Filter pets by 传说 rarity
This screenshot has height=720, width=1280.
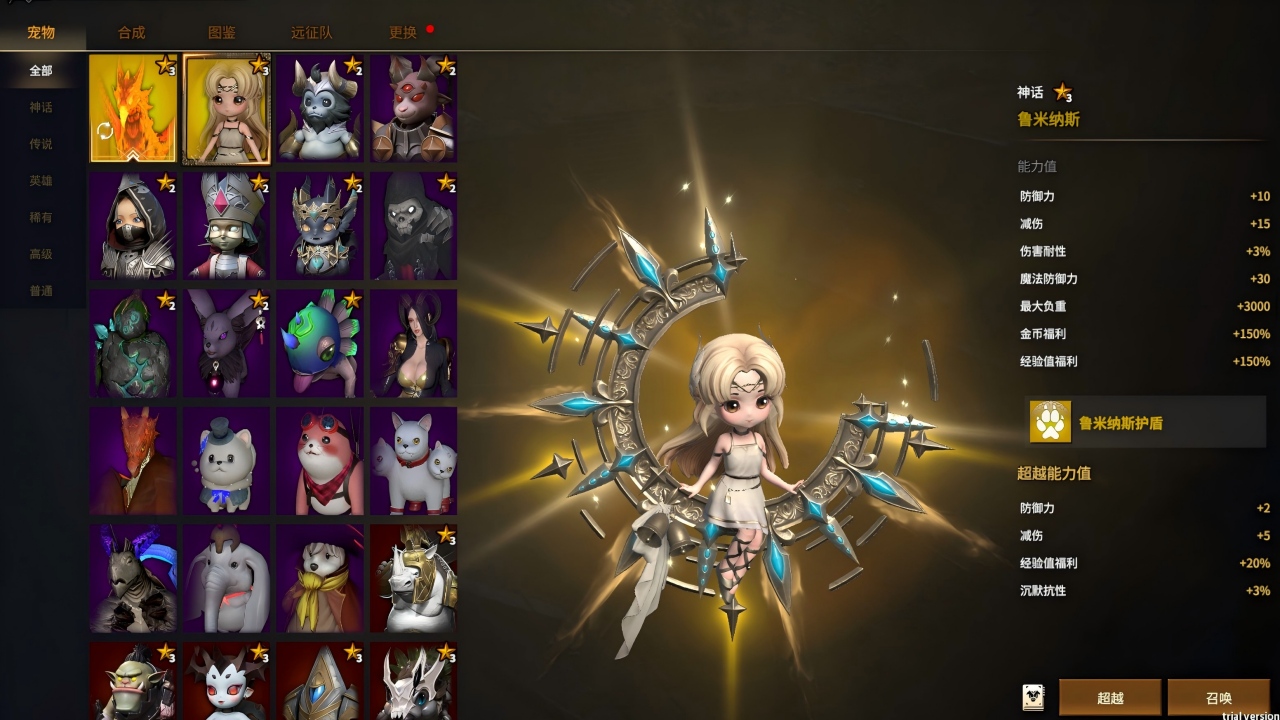click(x=41, y=144)
